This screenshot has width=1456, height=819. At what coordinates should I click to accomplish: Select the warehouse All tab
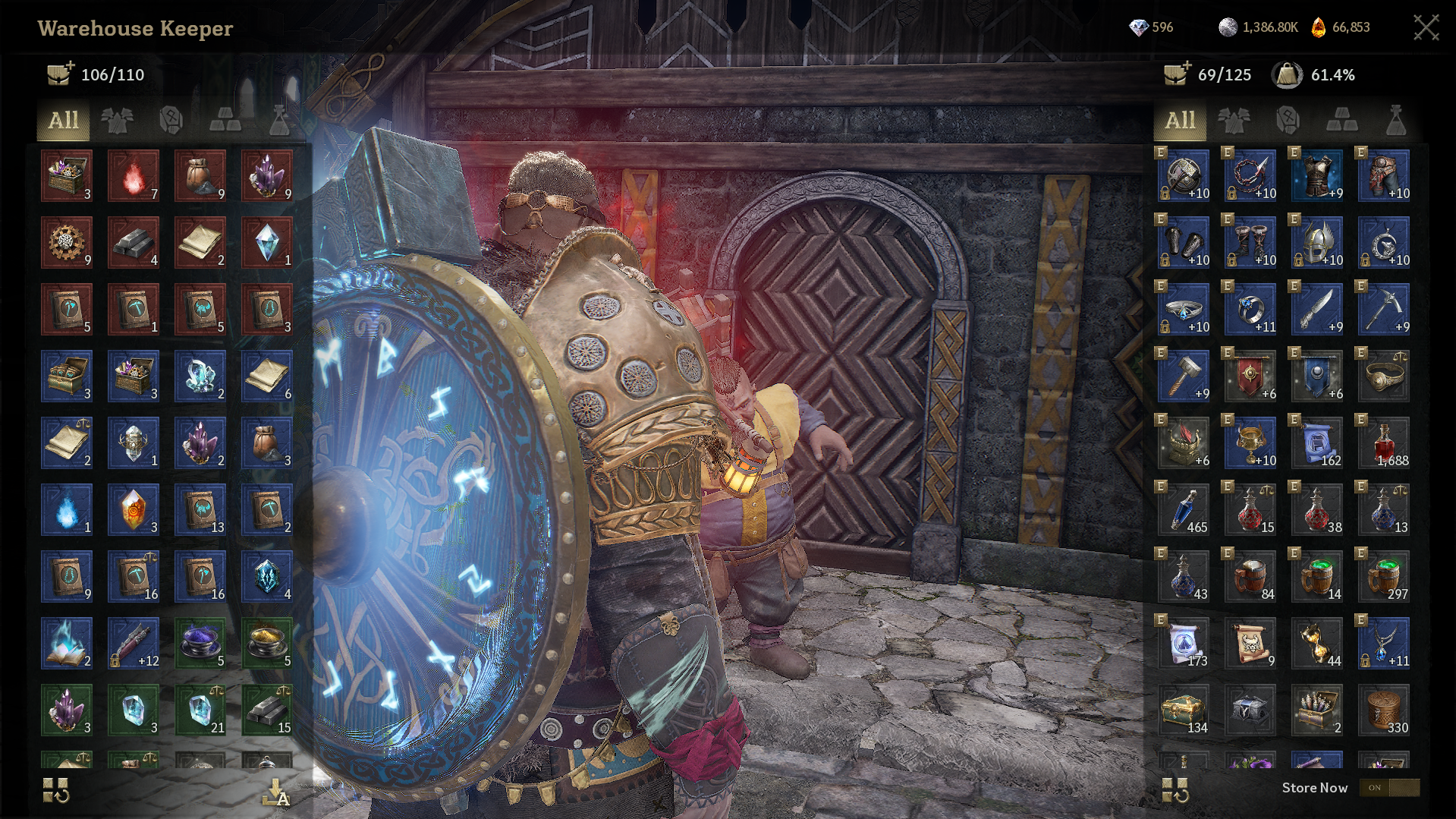pos(64,121)
